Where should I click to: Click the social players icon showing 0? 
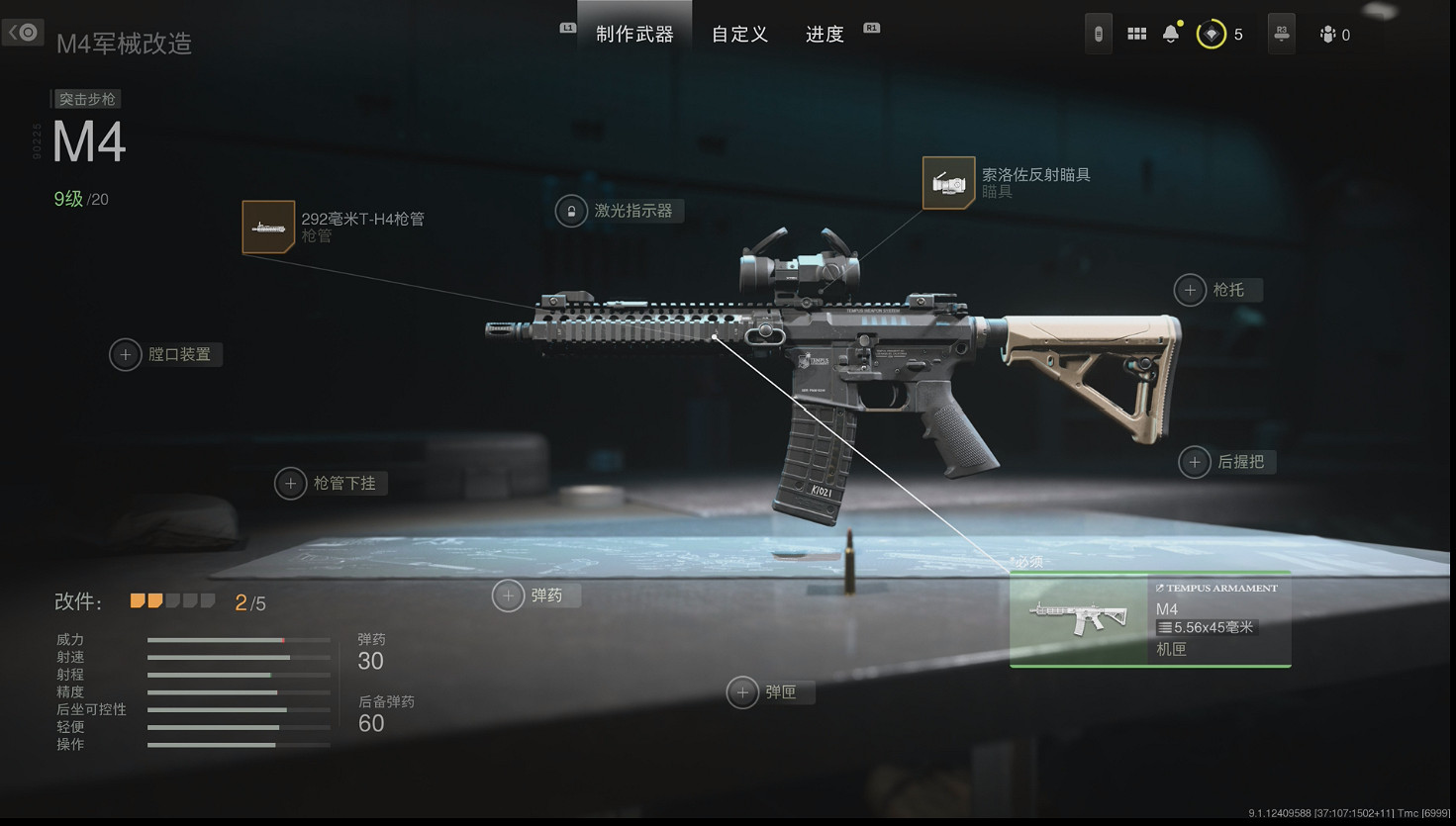(1326, 34)
